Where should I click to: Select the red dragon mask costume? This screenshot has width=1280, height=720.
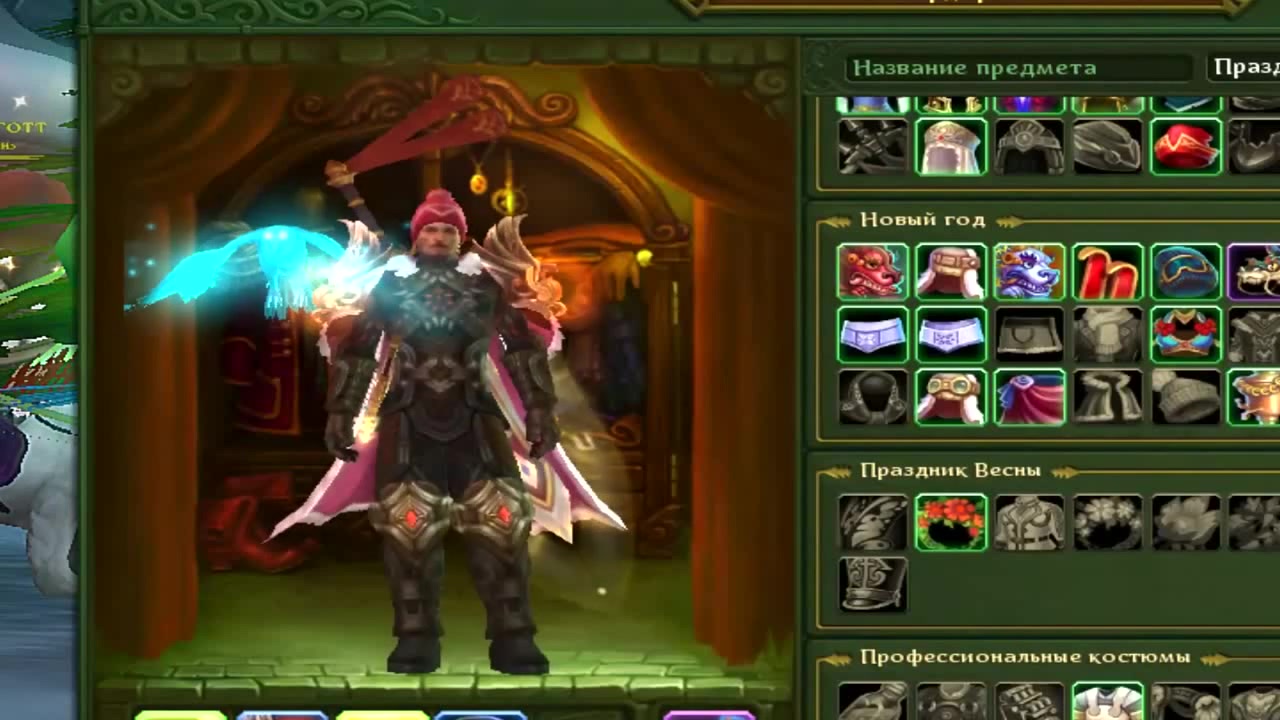(x=873, y=272)
